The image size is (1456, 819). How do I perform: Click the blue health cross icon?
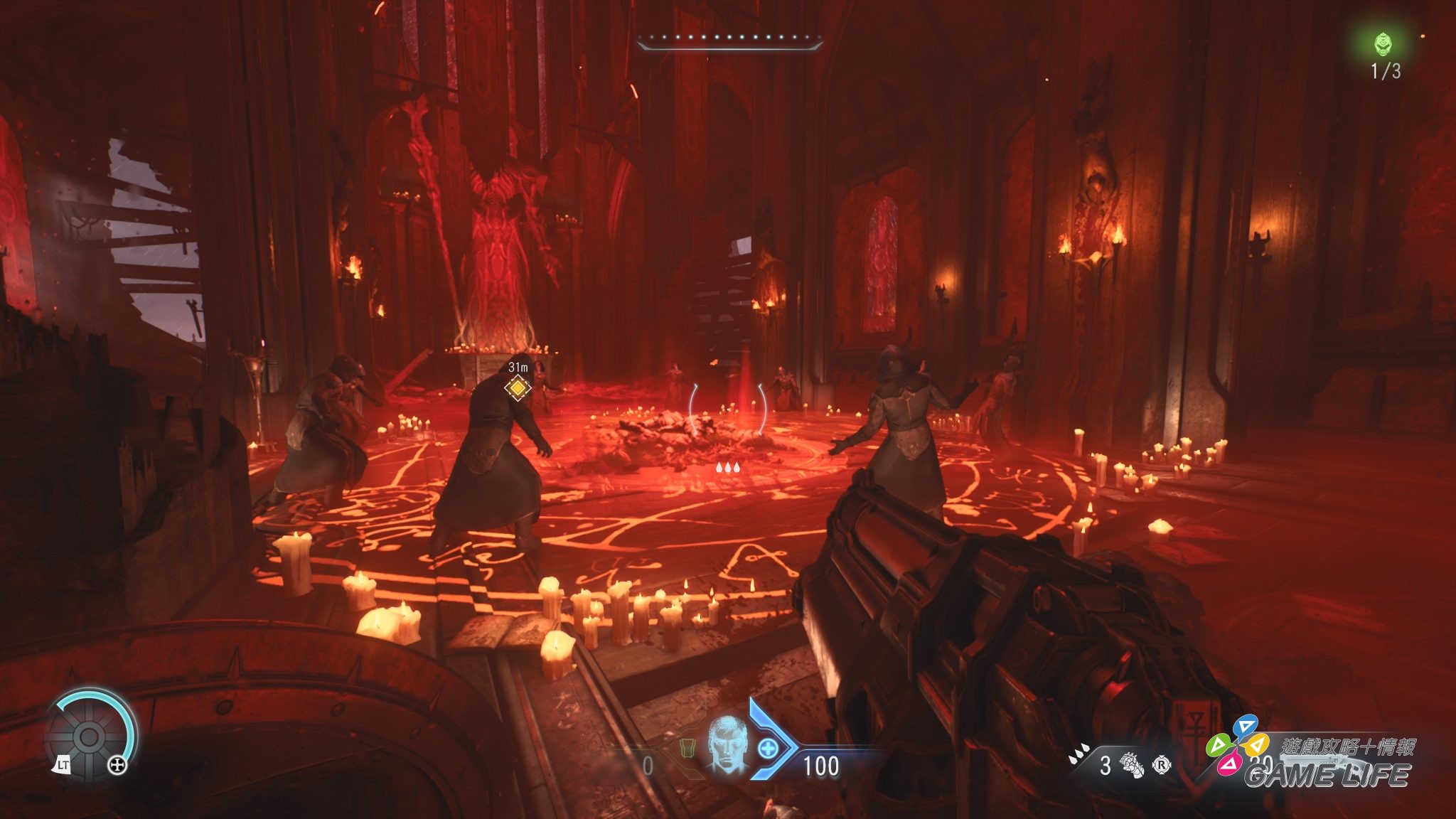pyautogui.click(x=769, y=748)
